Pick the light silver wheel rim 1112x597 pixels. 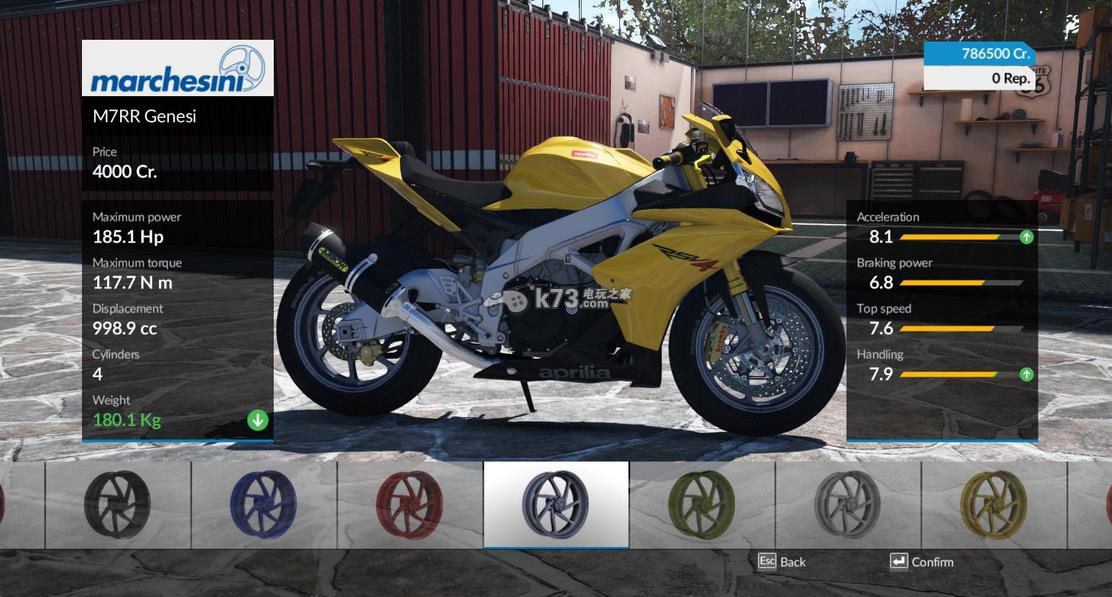click(847, 504)
